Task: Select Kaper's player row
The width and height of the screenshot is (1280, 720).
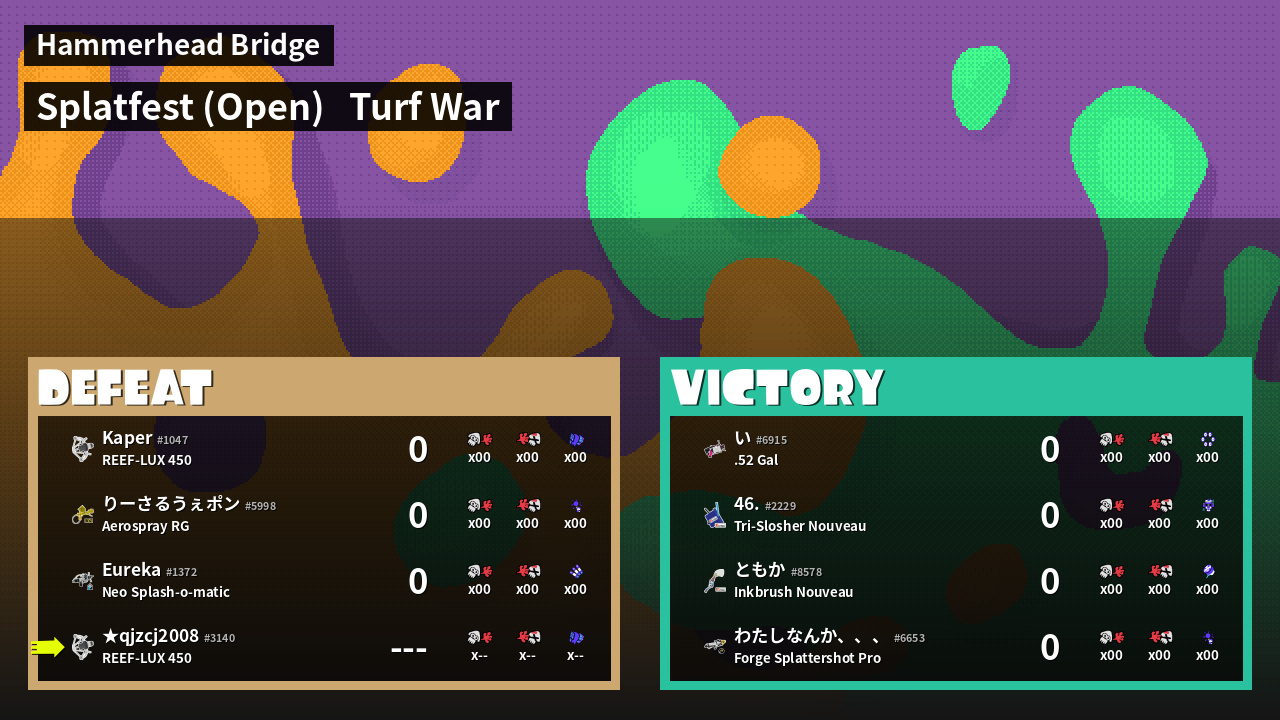Action: click(324, 449)
